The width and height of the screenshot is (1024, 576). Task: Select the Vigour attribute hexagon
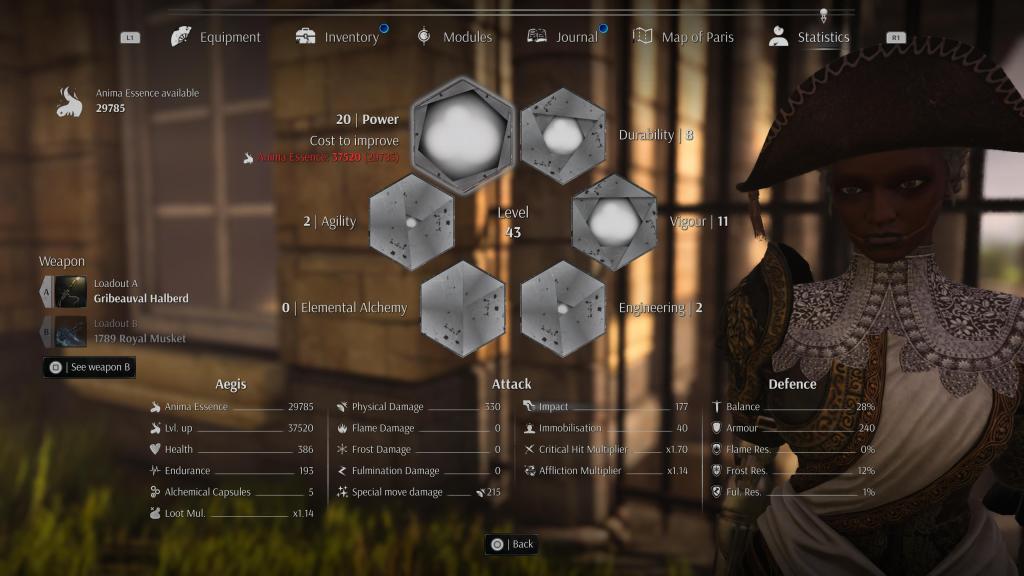click(x=614, y=222)
